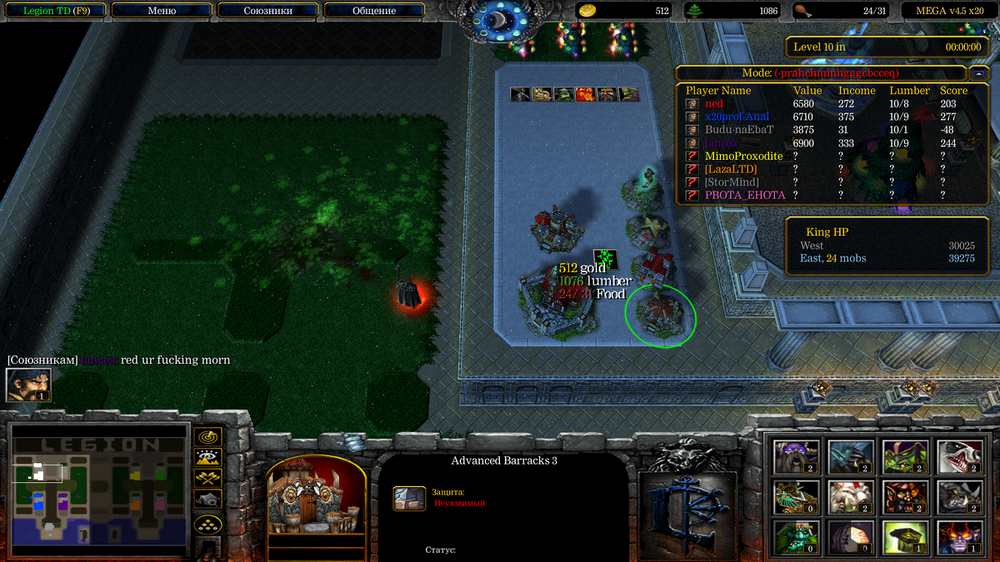Viewport: 1000px width, 562px height.
Task: Activate the minimap signal ping button
Action: coord(208,438)
